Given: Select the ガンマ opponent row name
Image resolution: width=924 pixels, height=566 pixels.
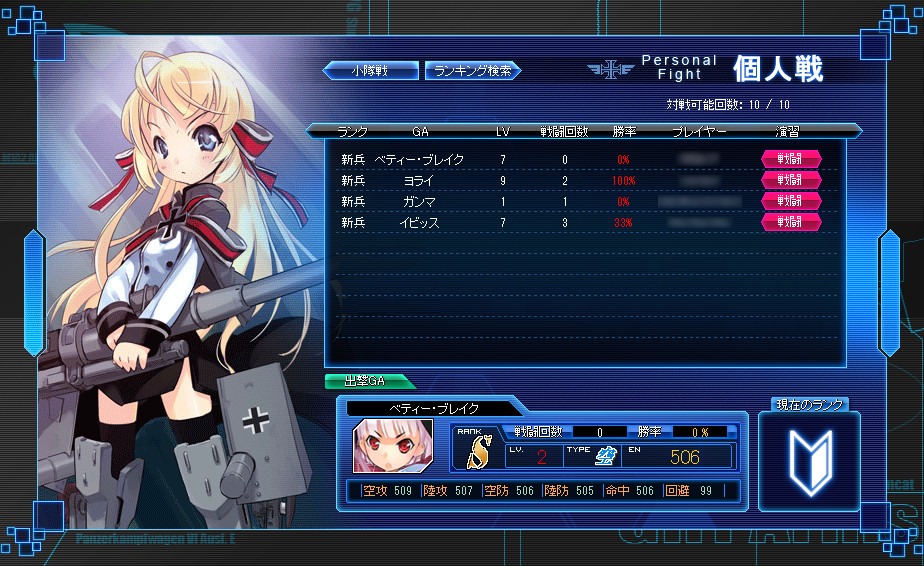Looking at the screenshot, I should pyautogui.click(x=420, y=202).
